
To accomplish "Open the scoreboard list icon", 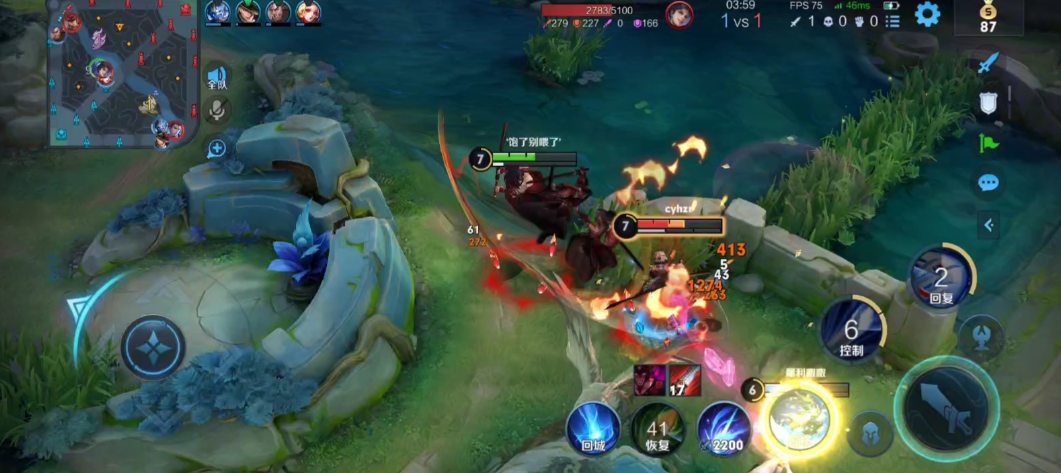I will point(892,20).
